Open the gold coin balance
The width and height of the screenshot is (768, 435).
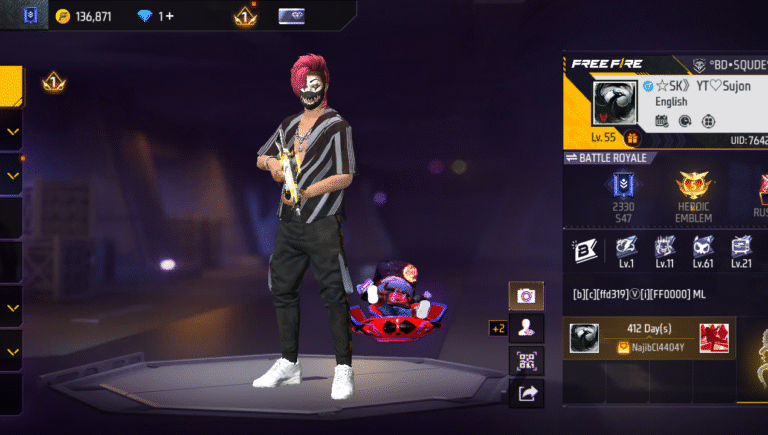(x=84, y=16)
